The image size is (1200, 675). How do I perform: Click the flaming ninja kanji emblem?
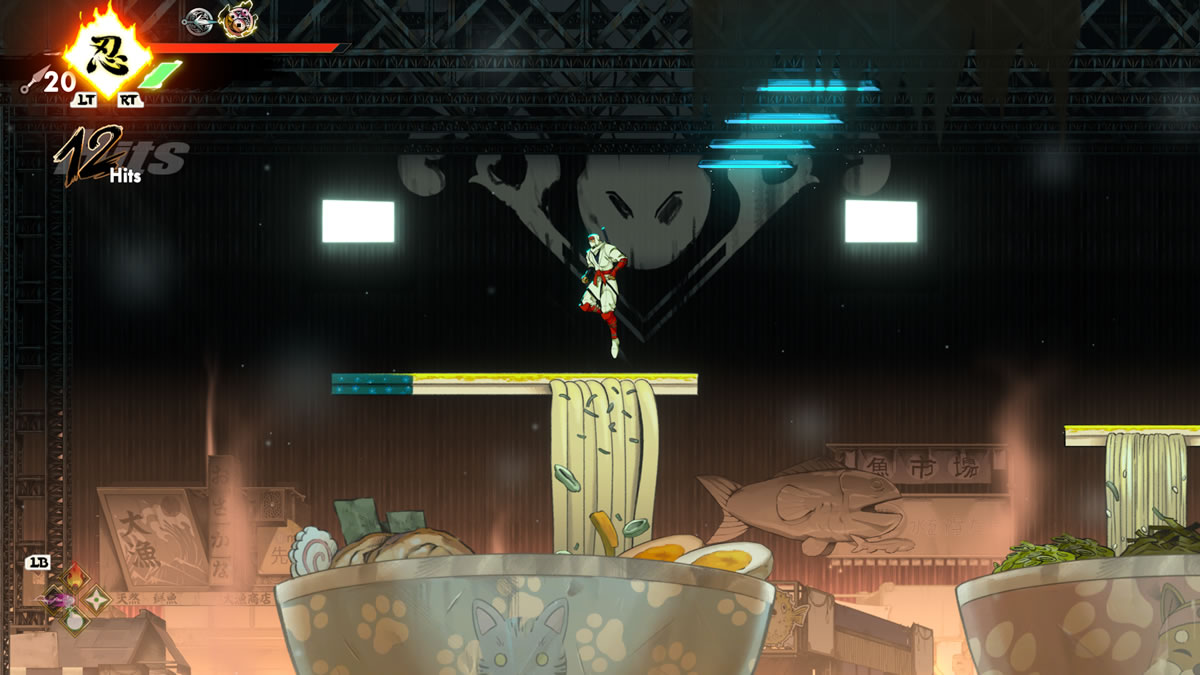tap(107, 55)
